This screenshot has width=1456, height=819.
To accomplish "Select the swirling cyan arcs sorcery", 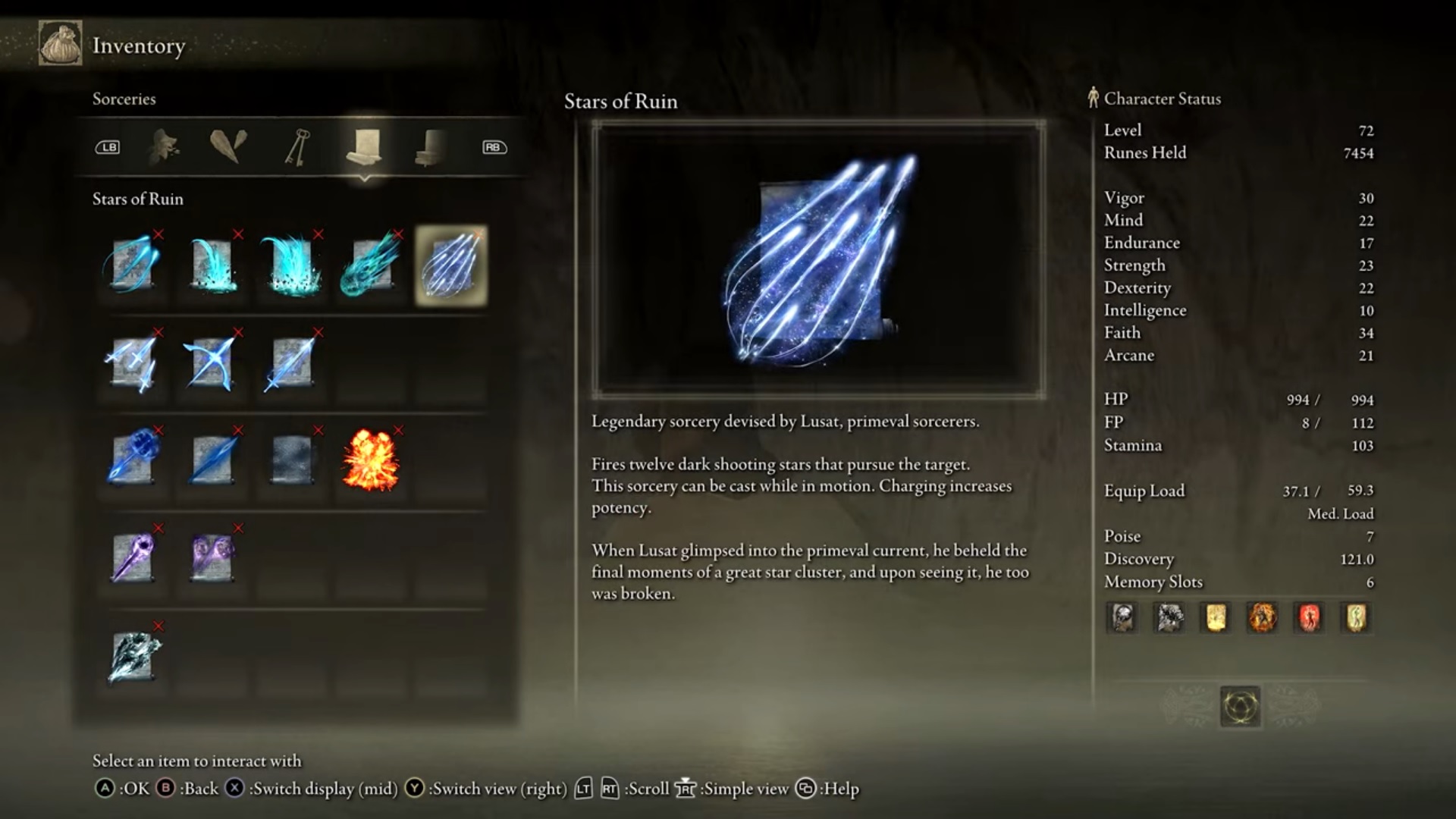I will (x=133, y=266).
